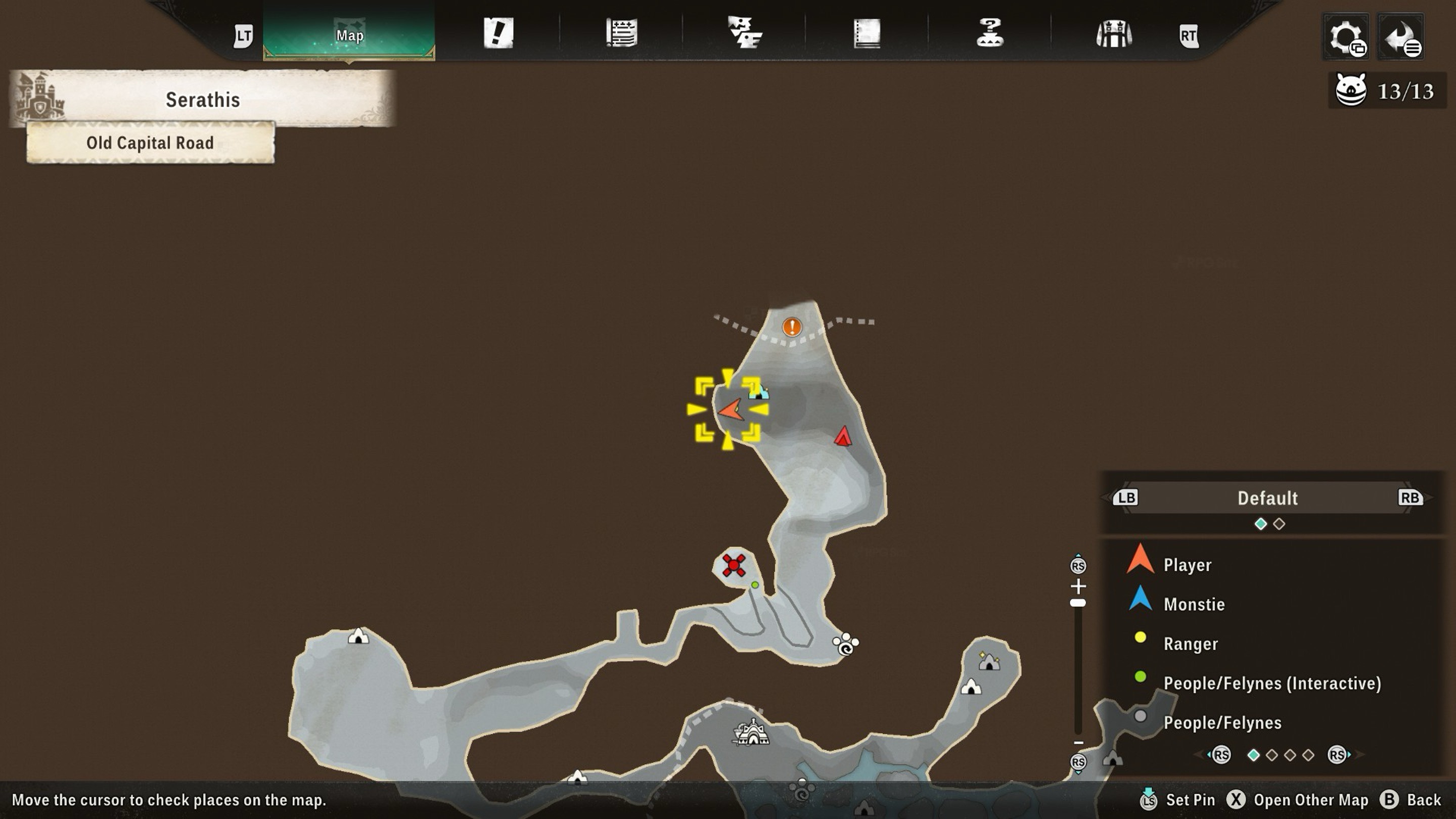Select the orange exclamation quest marker
This screenshot has height=819, width=1456.
coord(792,327)
